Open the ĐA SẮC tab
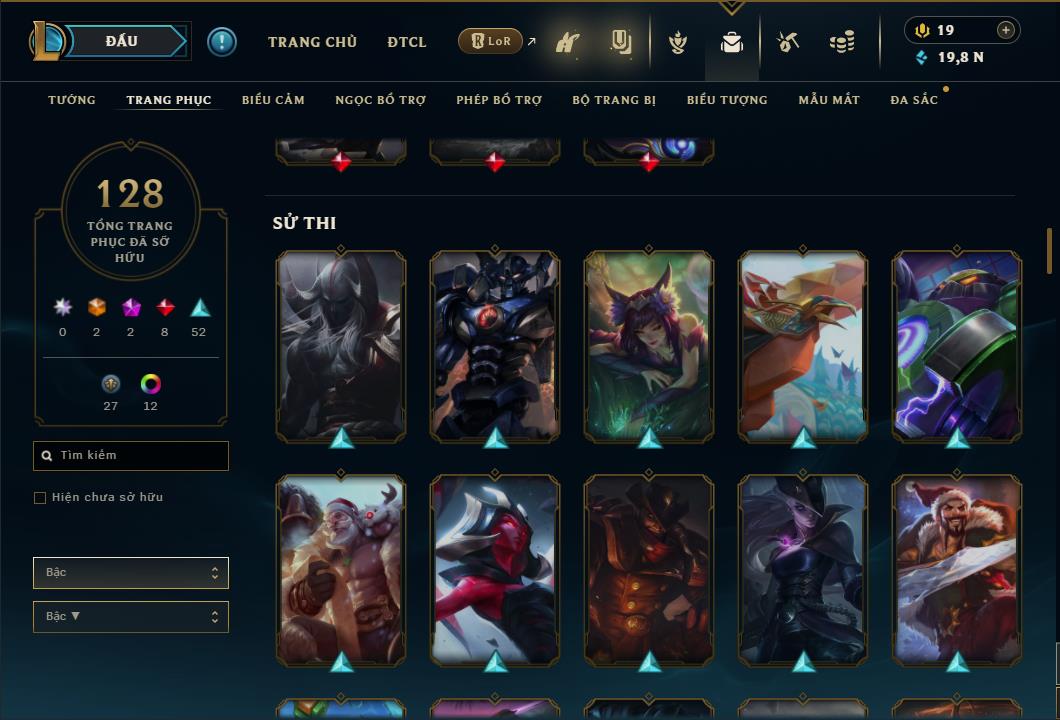Image resolution: width=1060 pixels, height=720 pixels. tap(914, 100)
